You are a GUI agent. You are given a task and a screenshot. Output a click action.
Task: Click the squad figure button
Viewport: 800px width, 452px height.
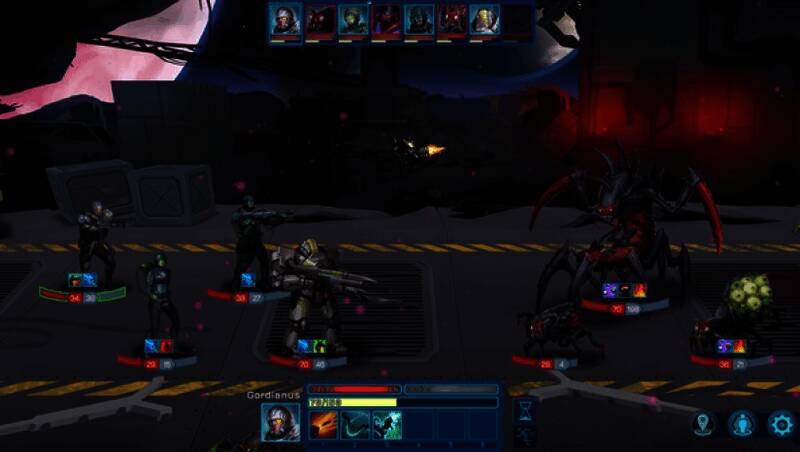tap(741, 423)
